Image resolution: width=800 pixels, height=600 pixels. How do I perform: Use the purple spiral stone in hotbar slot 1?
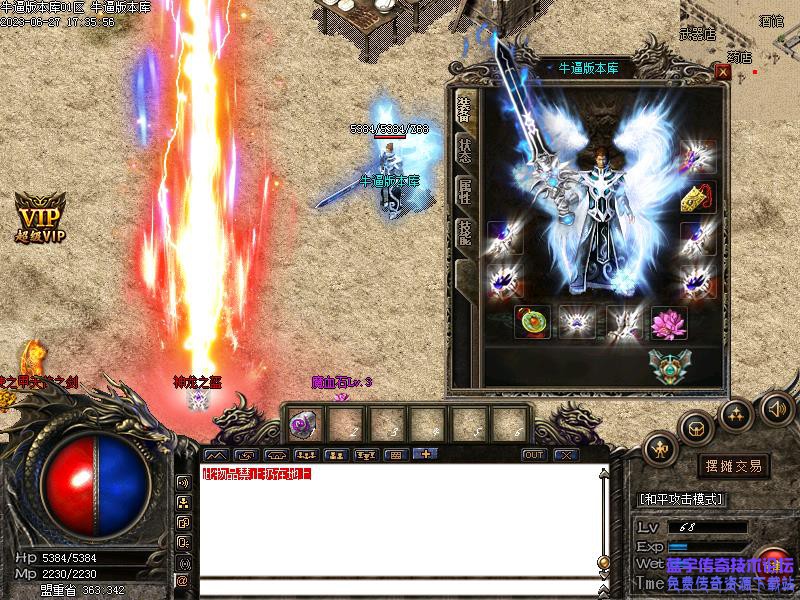coord(301,424)
